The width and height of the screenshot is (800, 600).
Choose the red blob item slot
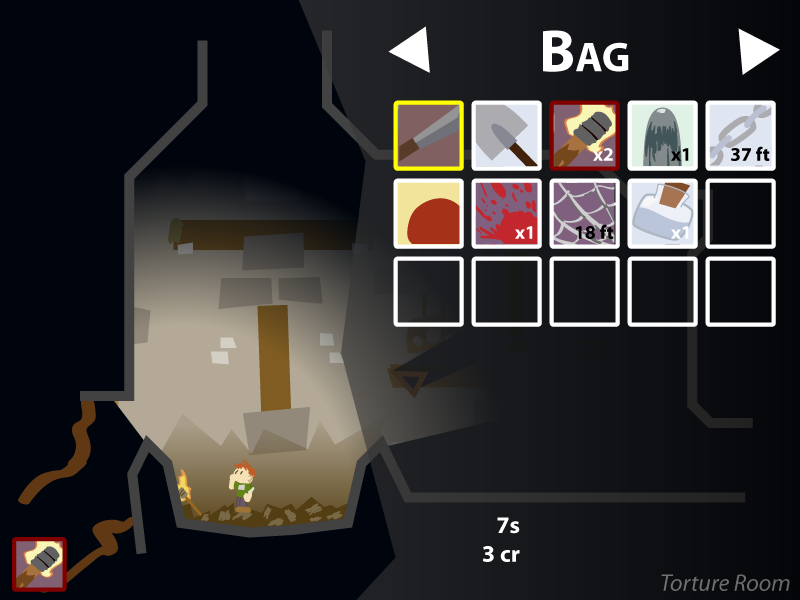click(429, 213)
